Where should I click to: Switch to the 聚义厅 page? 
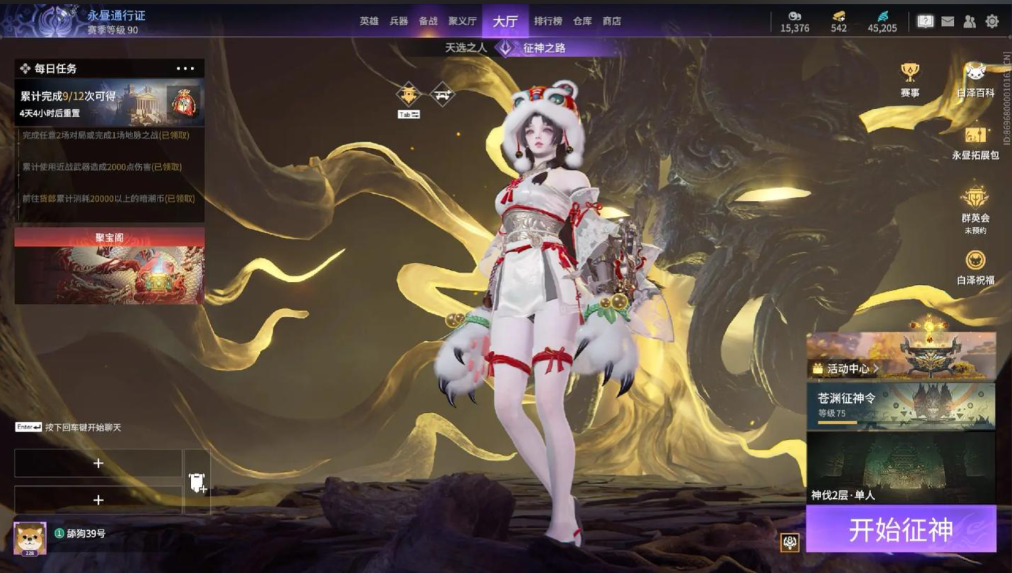(x=462, y=21)
